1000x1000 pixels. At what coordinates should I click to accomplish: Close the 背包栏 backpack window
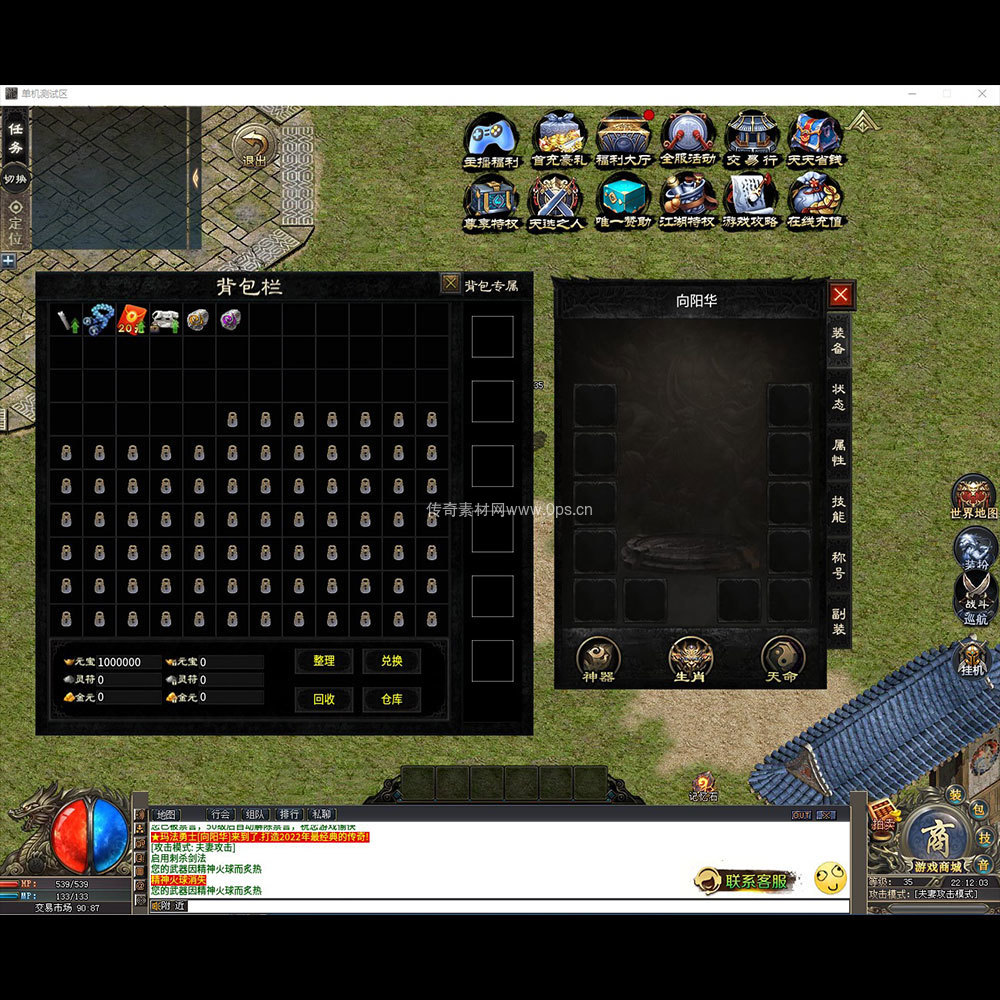451,284
